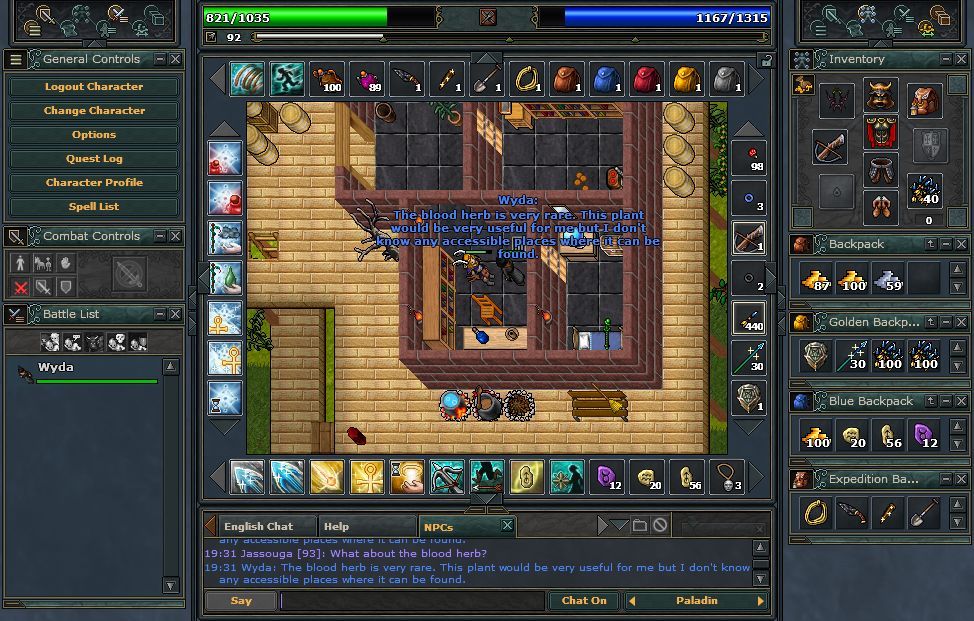Open the Options menu

pos(93,135)
